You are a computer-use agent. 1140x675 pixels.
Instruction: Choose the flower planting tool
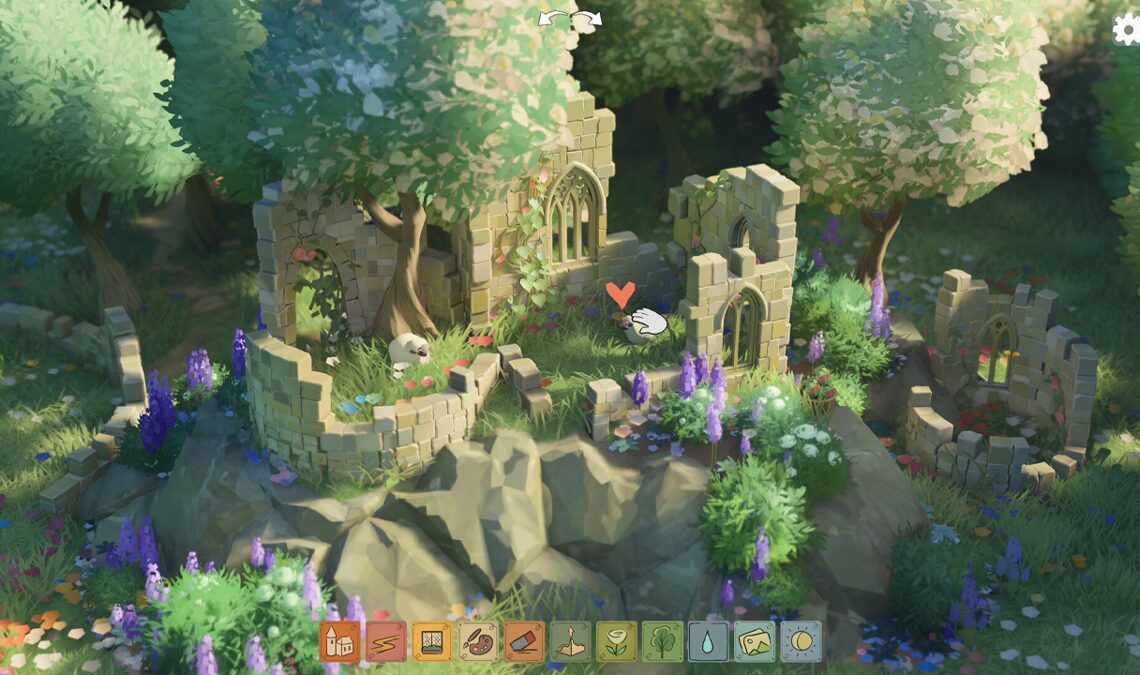tap(616, 641)
